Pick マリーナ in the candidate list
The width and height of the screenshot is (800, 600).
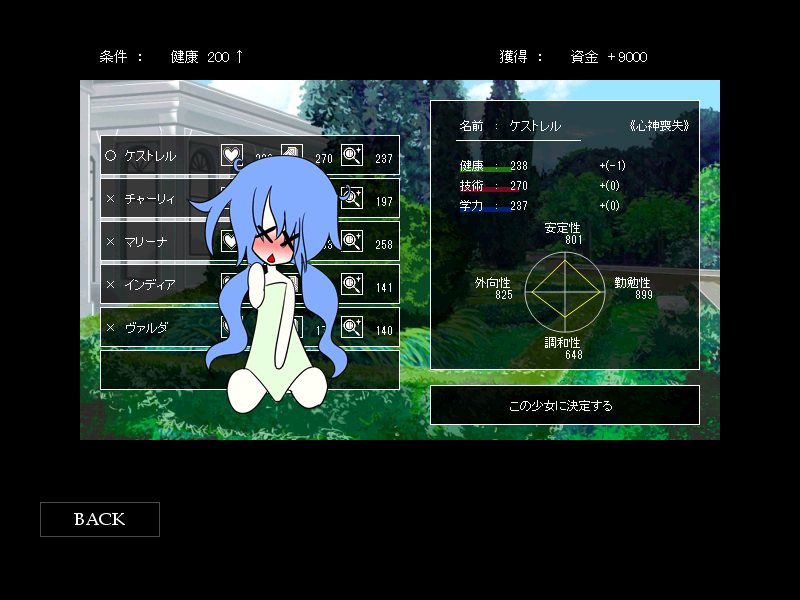[150, 242]
